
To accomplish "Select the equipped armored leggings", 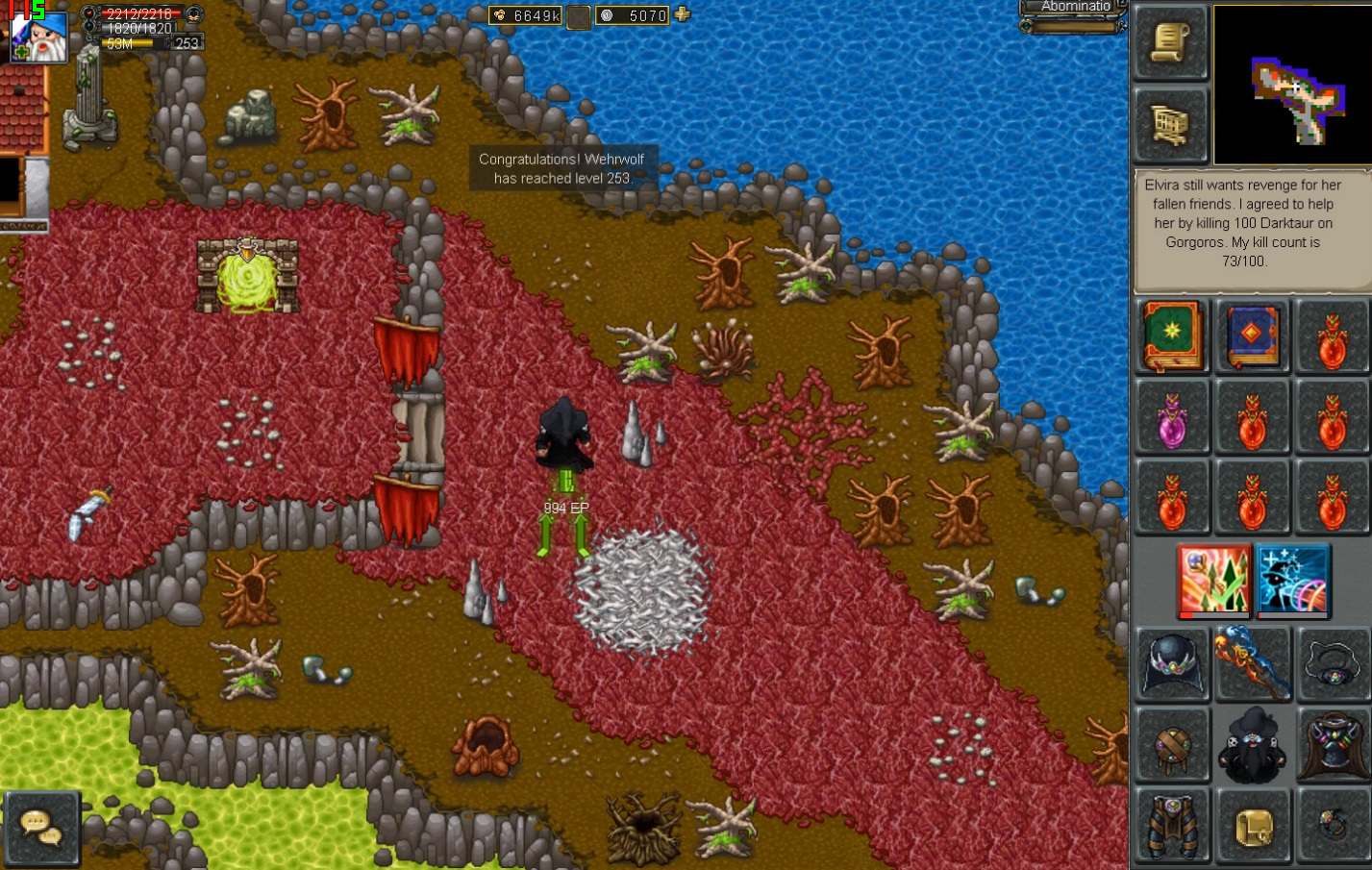I will (x=1172, y=825).
